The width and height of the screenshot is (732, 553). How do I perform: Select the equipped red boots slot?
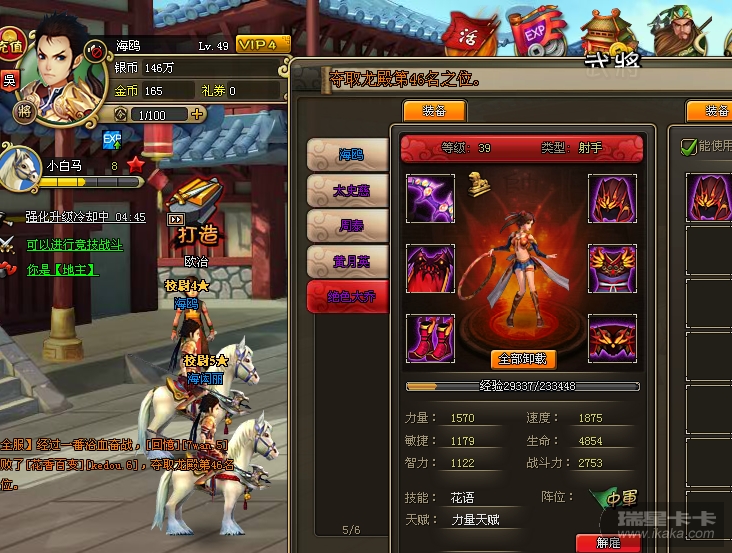(430, 338)
